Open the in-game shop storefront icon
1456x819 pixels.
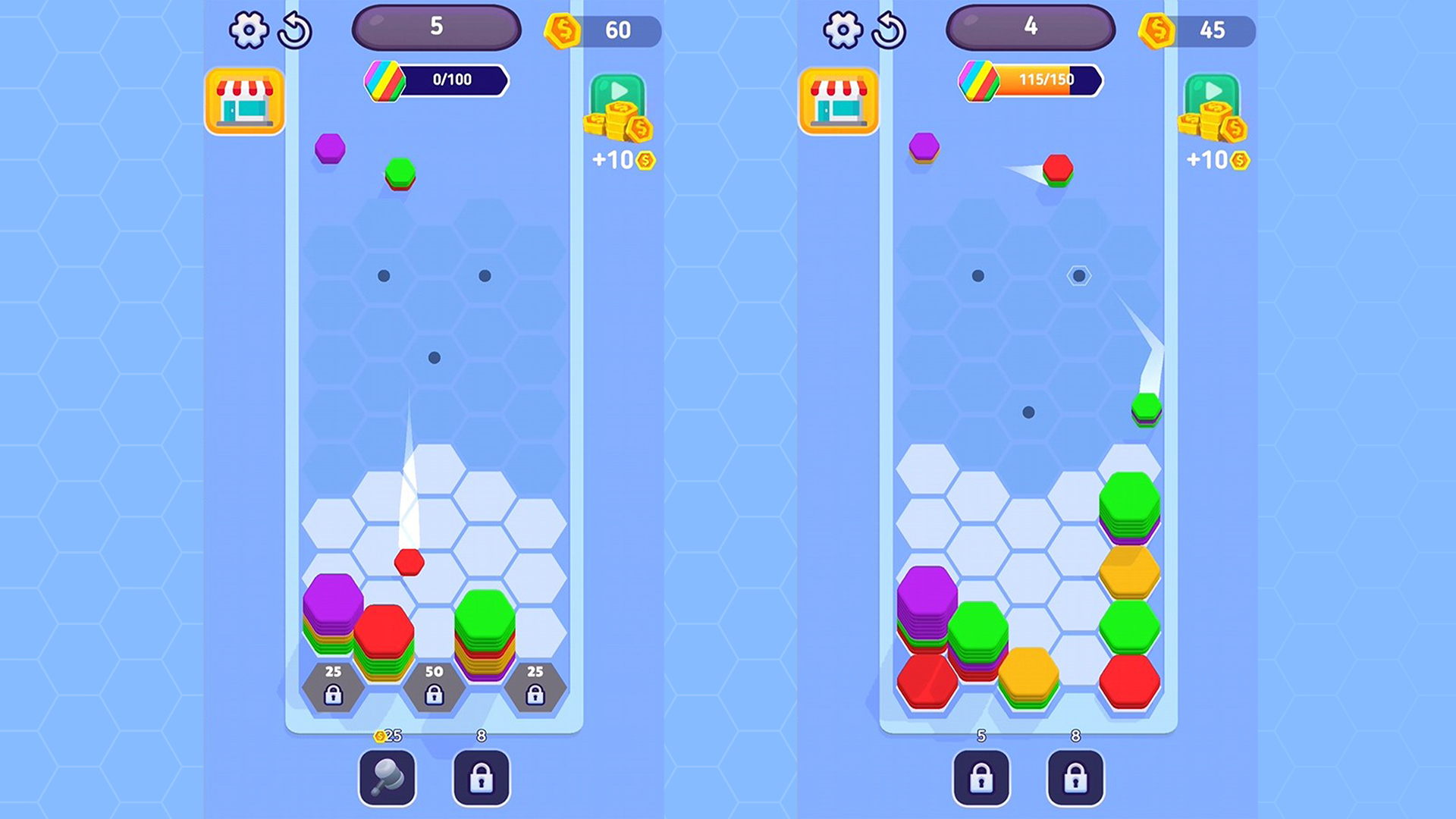click(x=244, y=102)
